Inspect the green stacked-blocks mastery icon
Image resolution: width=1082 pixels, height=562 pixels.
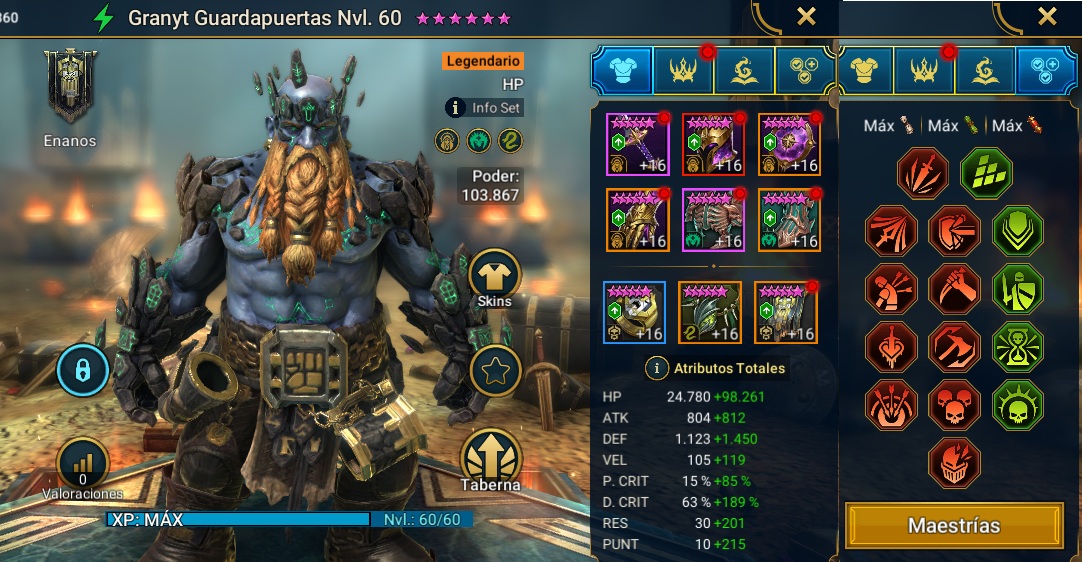pos(986,173)
